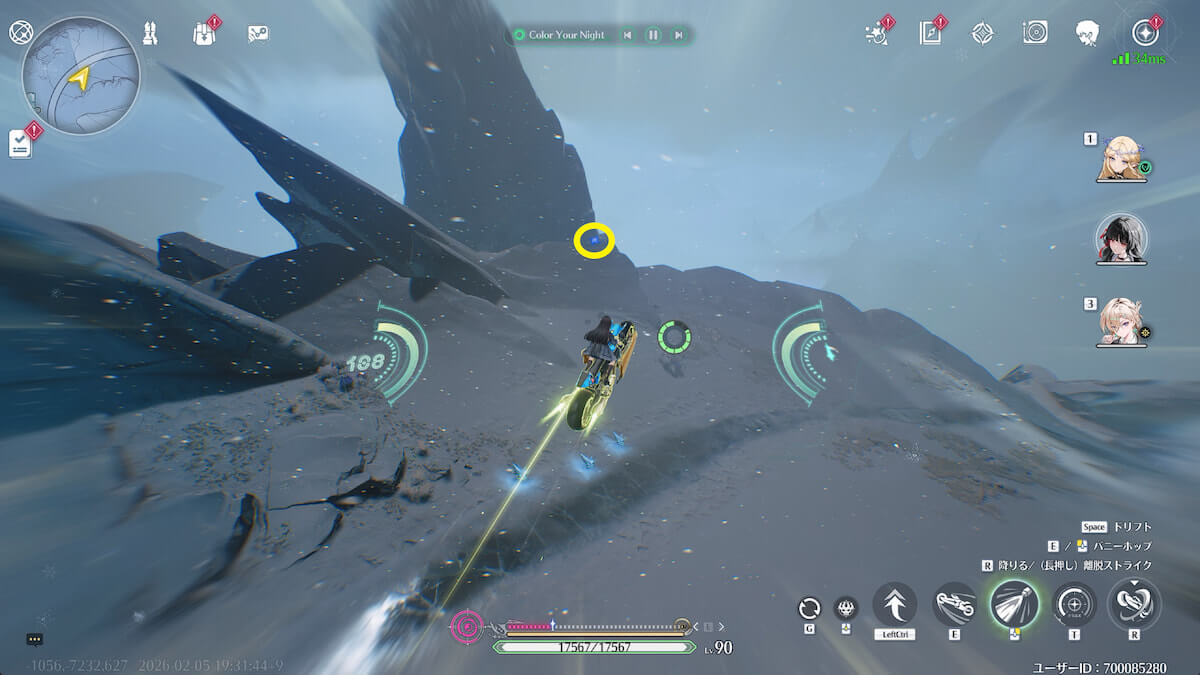Open the quest checklist icon below the minimap
Image resolution: width=1200 pixels, height=675 pixels.
[x=21, y=145]
